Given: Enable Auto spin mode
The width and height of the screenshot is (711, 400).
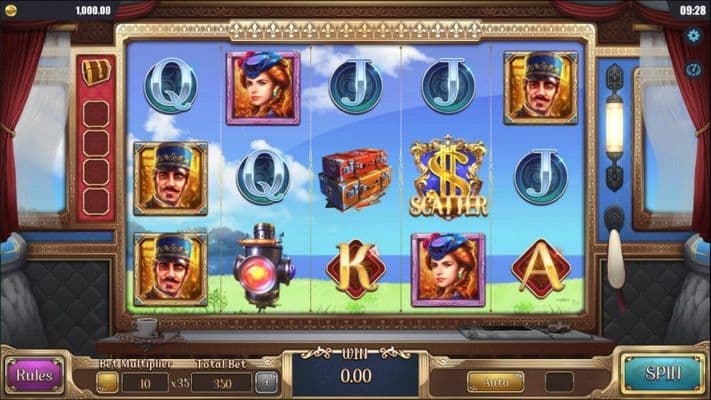Looking at the screenshot, I should point(495,381).
